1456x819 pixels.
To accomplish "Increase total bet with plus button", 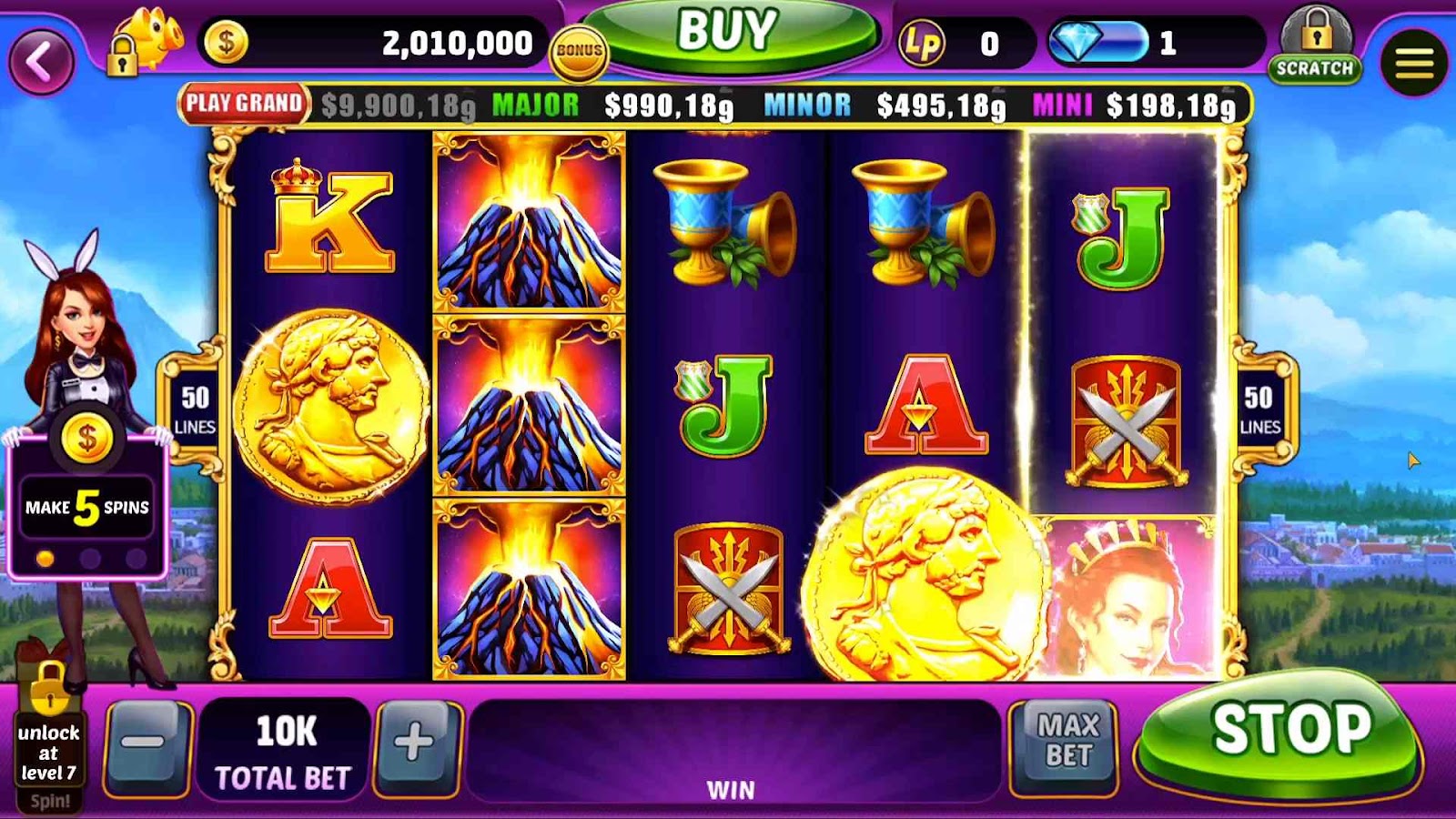I will [x=414, y=743].
